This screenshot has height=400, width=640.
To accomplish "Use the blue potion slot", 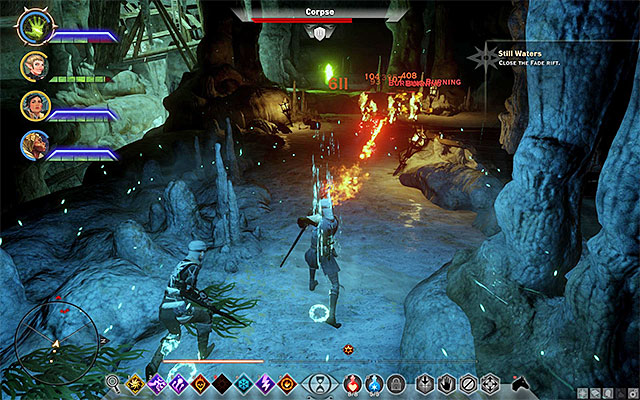I will [373, 382].
